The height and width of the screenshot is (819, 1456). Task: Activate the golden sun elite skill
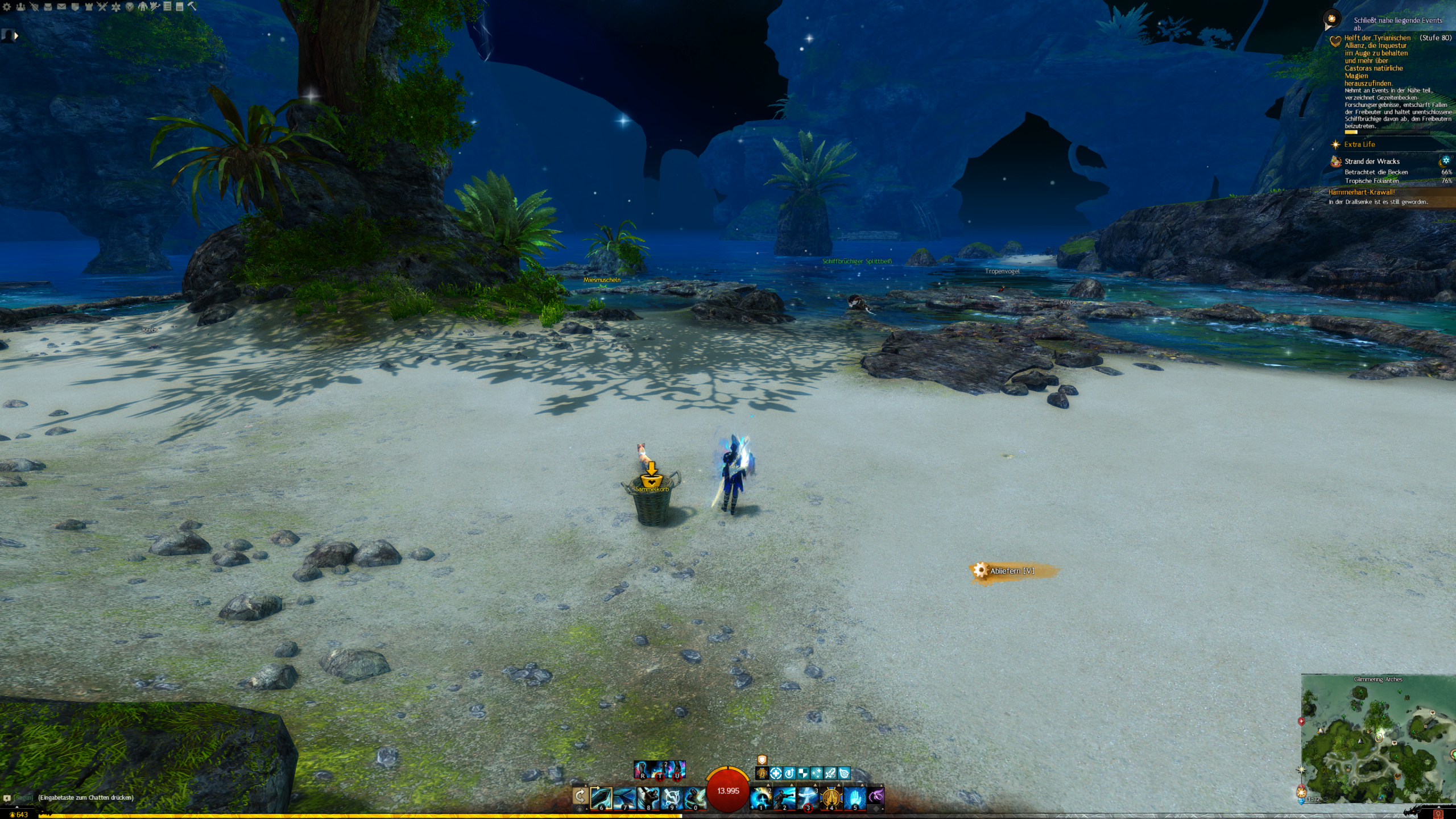831,798
